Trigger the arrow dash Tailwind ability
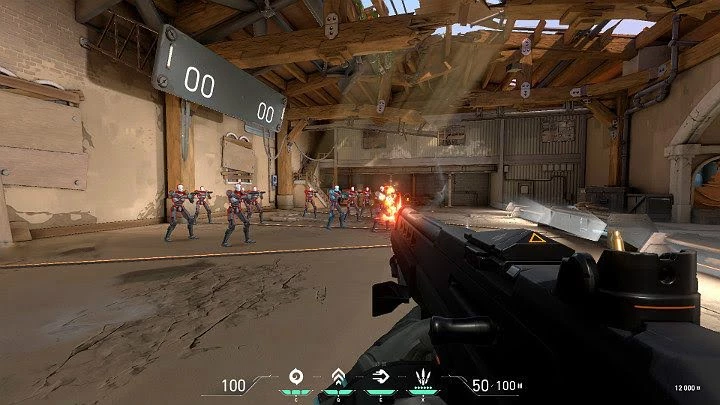720x405 pixels. click(379, 378)
